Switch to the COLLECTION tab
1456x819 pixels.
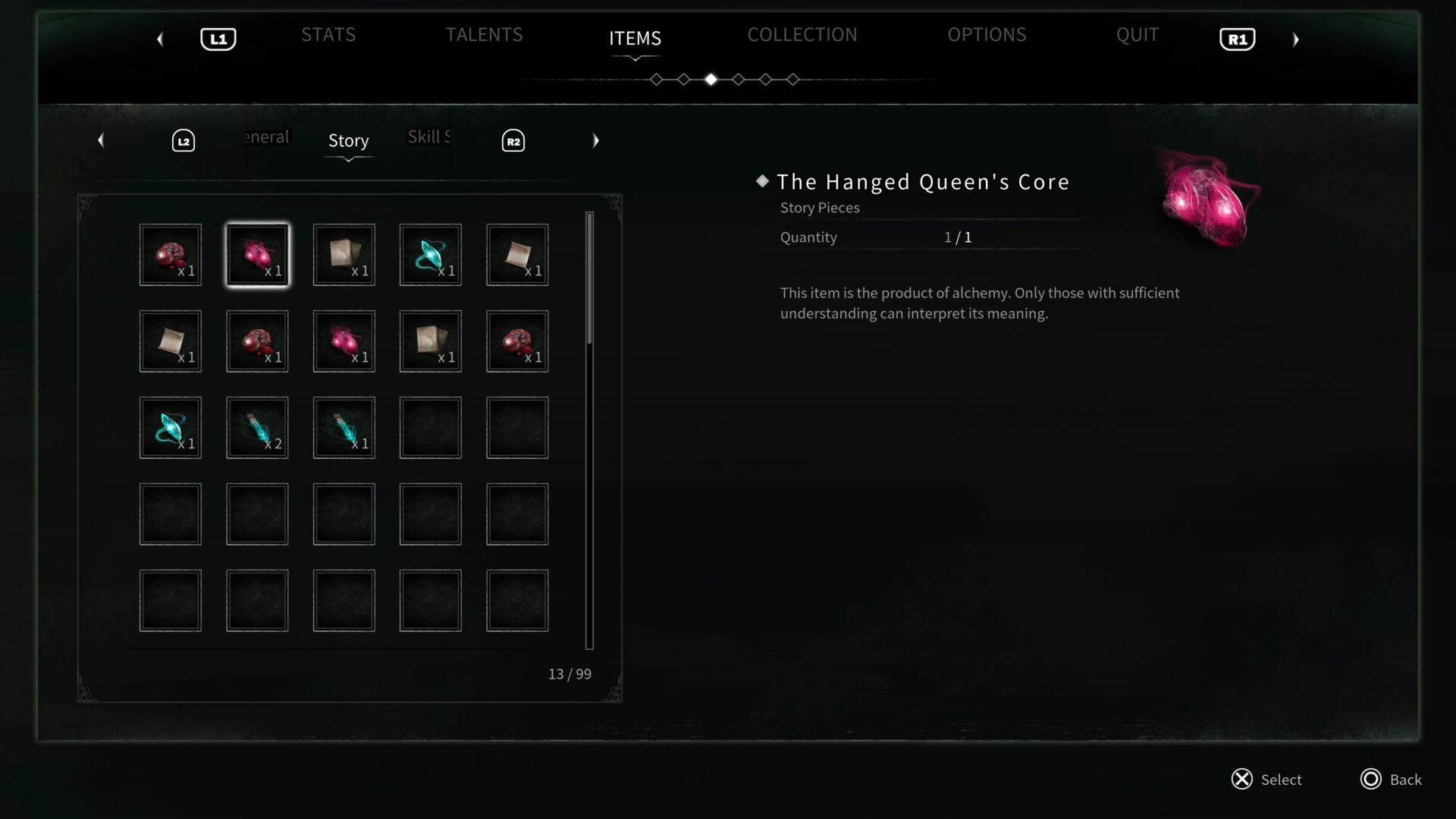802,35
